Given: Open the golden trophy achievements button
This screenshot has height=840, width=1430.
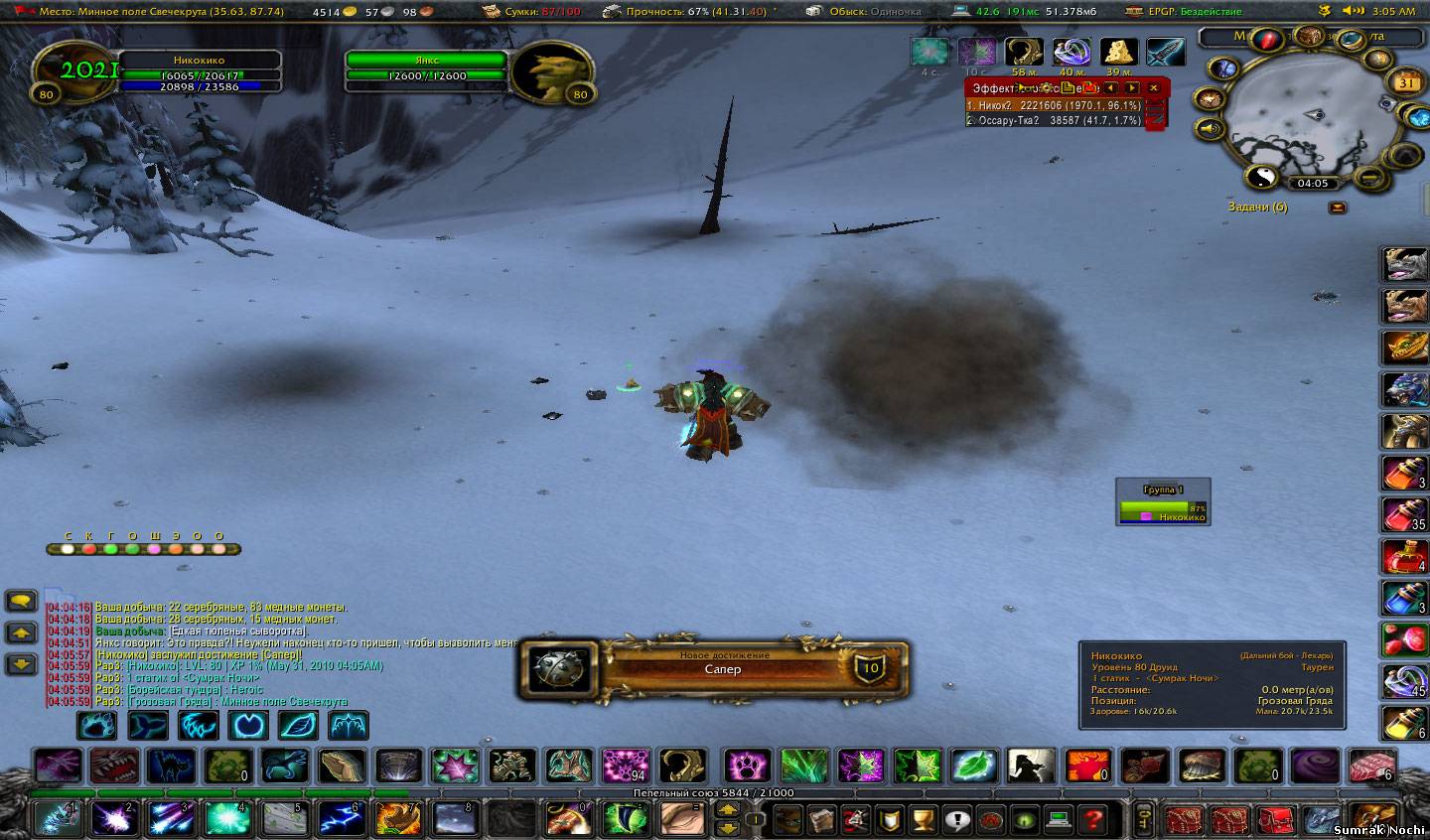Looking at the screenshot, I should click(x=922, y=819).
